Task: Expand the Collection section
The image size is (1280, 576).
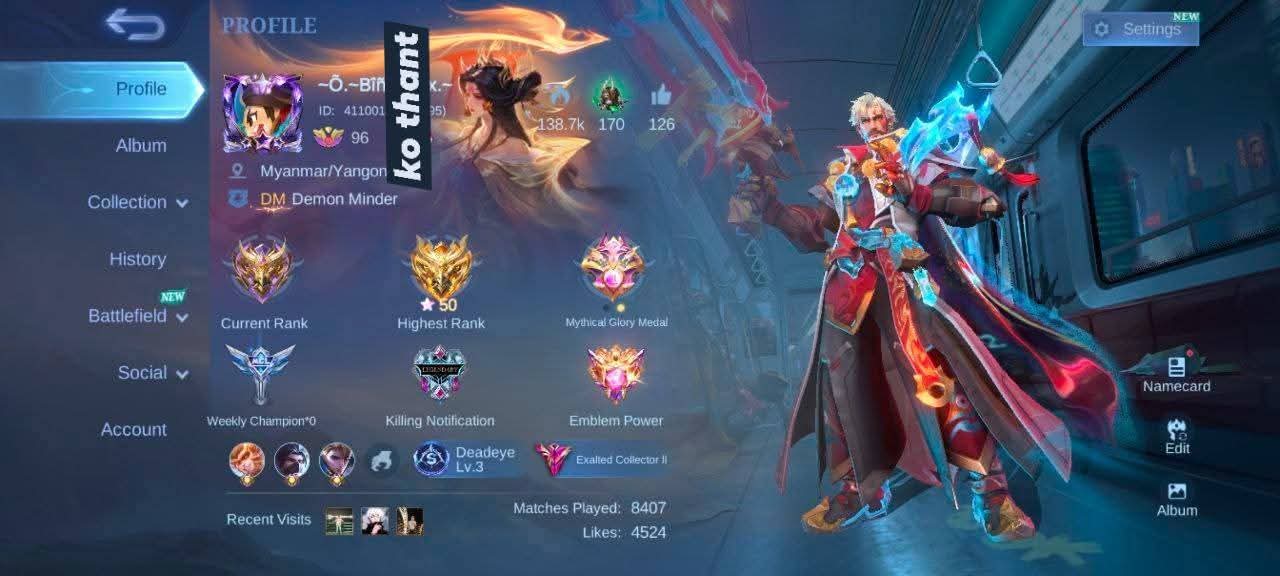Action: coord(137,202)
